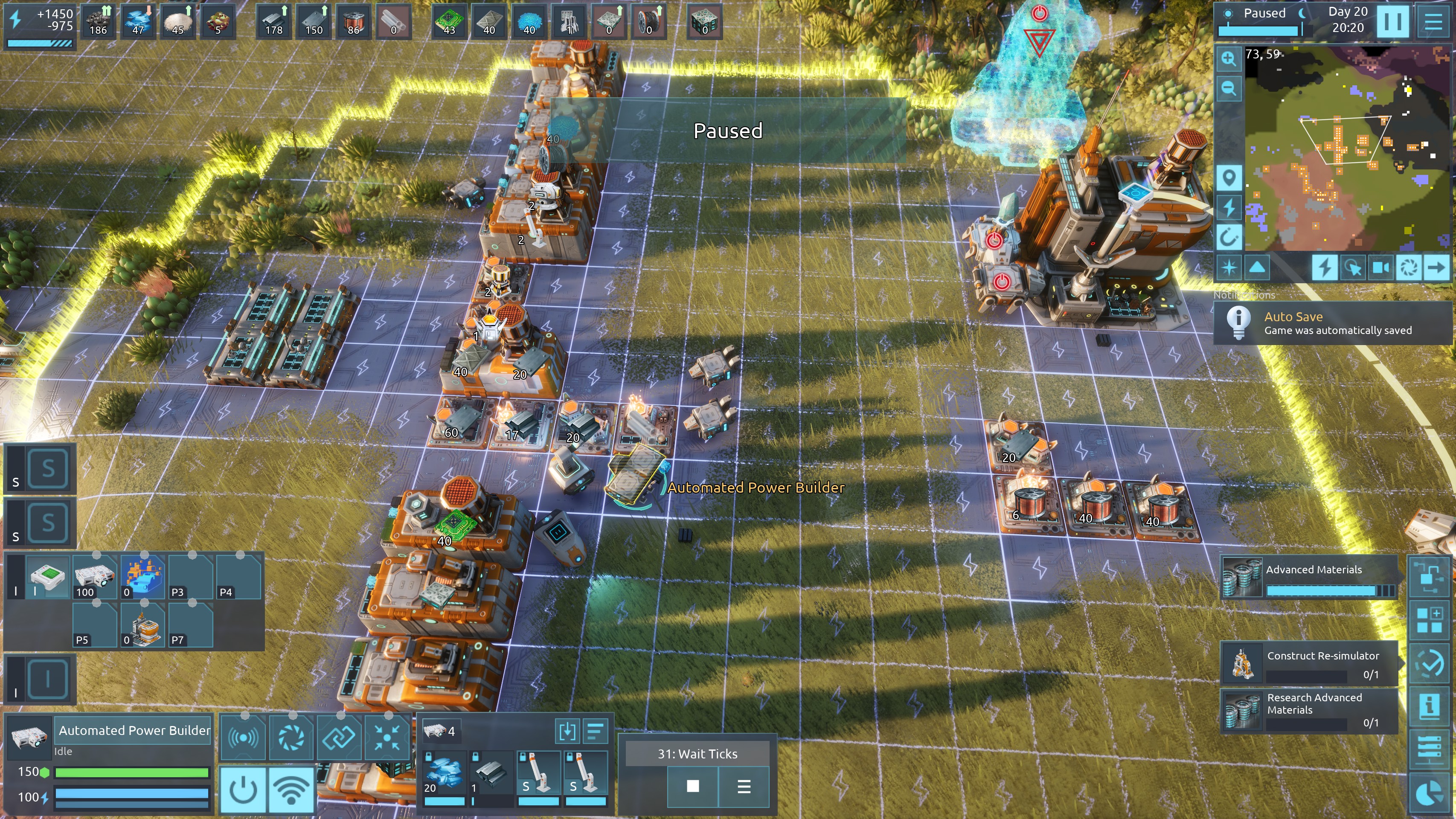Toggle the map pin marker button
1456x819 pixels.
pos(1228,178)
